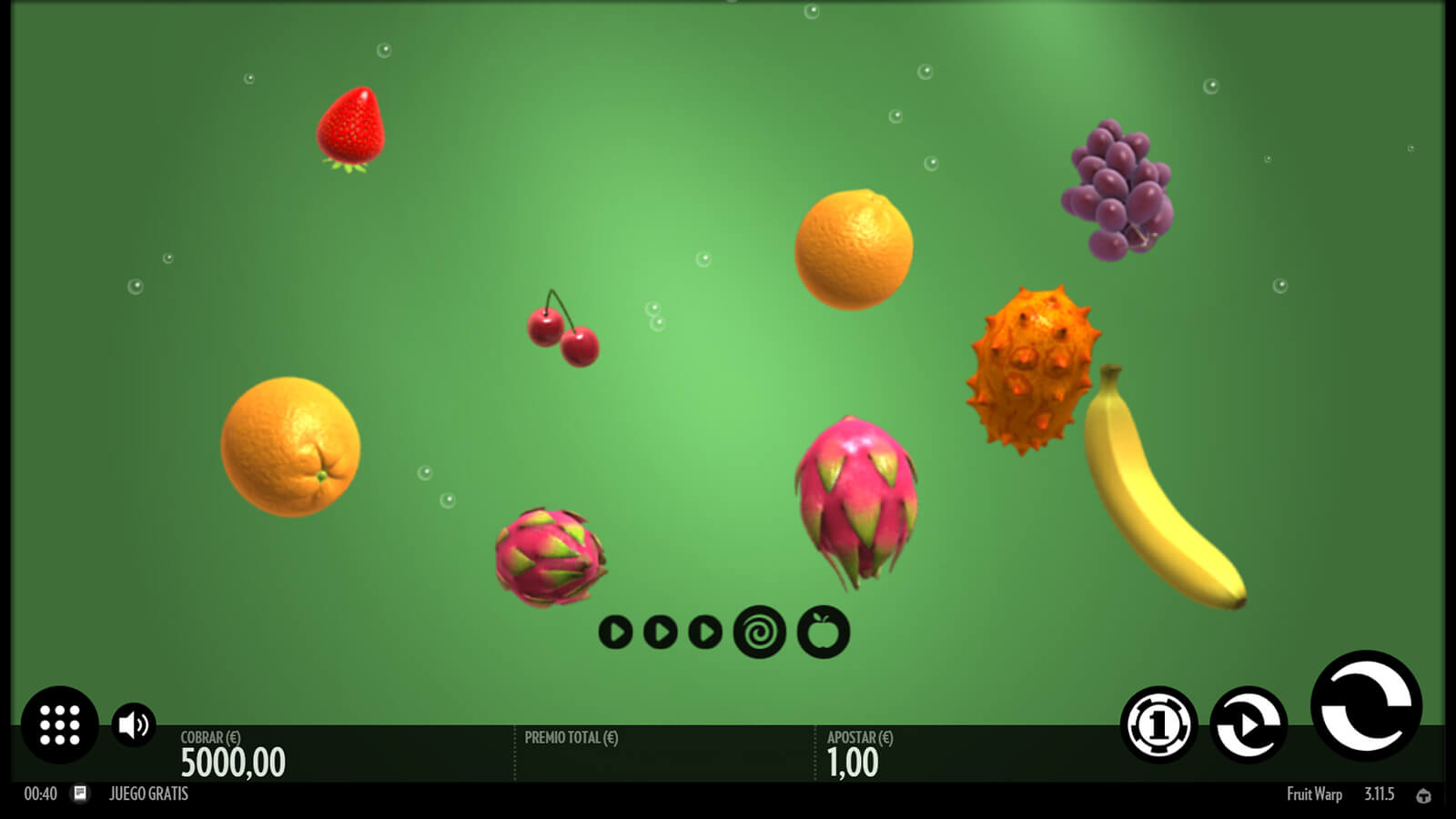
Task: Open the dotted grid game menu
Action: pos(60,724)
